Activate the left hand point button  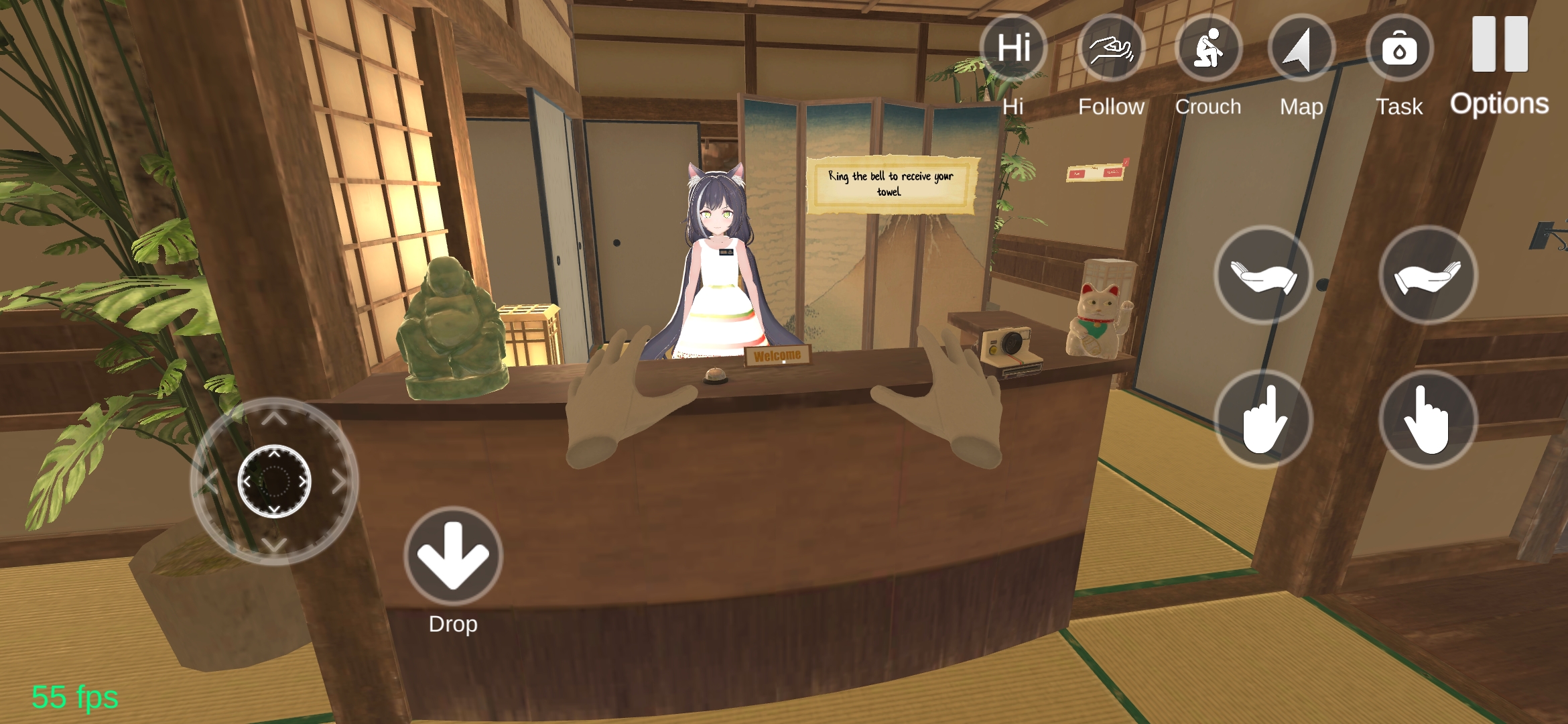(x=1263, y=419)
